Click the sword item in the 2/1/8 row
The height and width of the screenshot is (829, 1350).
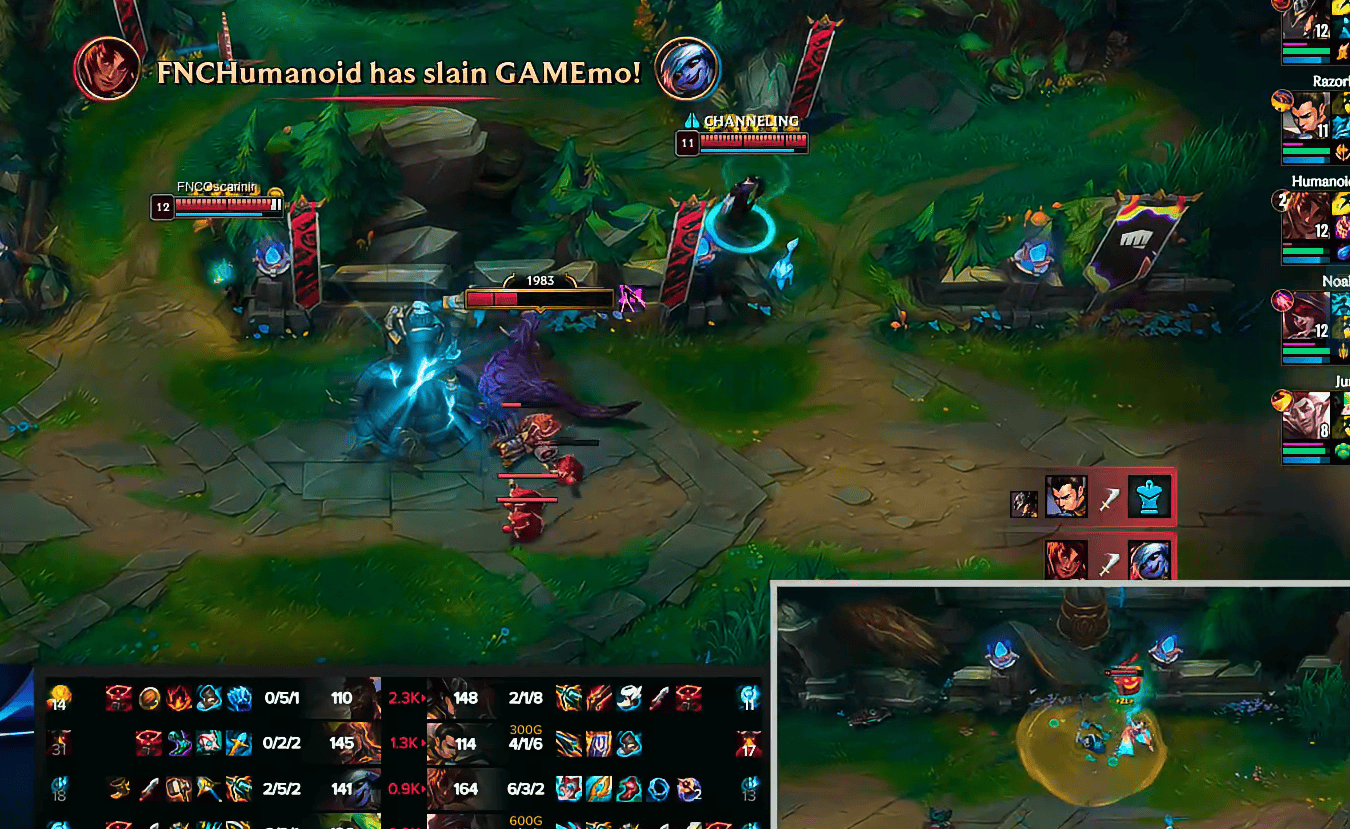[659, 698]
